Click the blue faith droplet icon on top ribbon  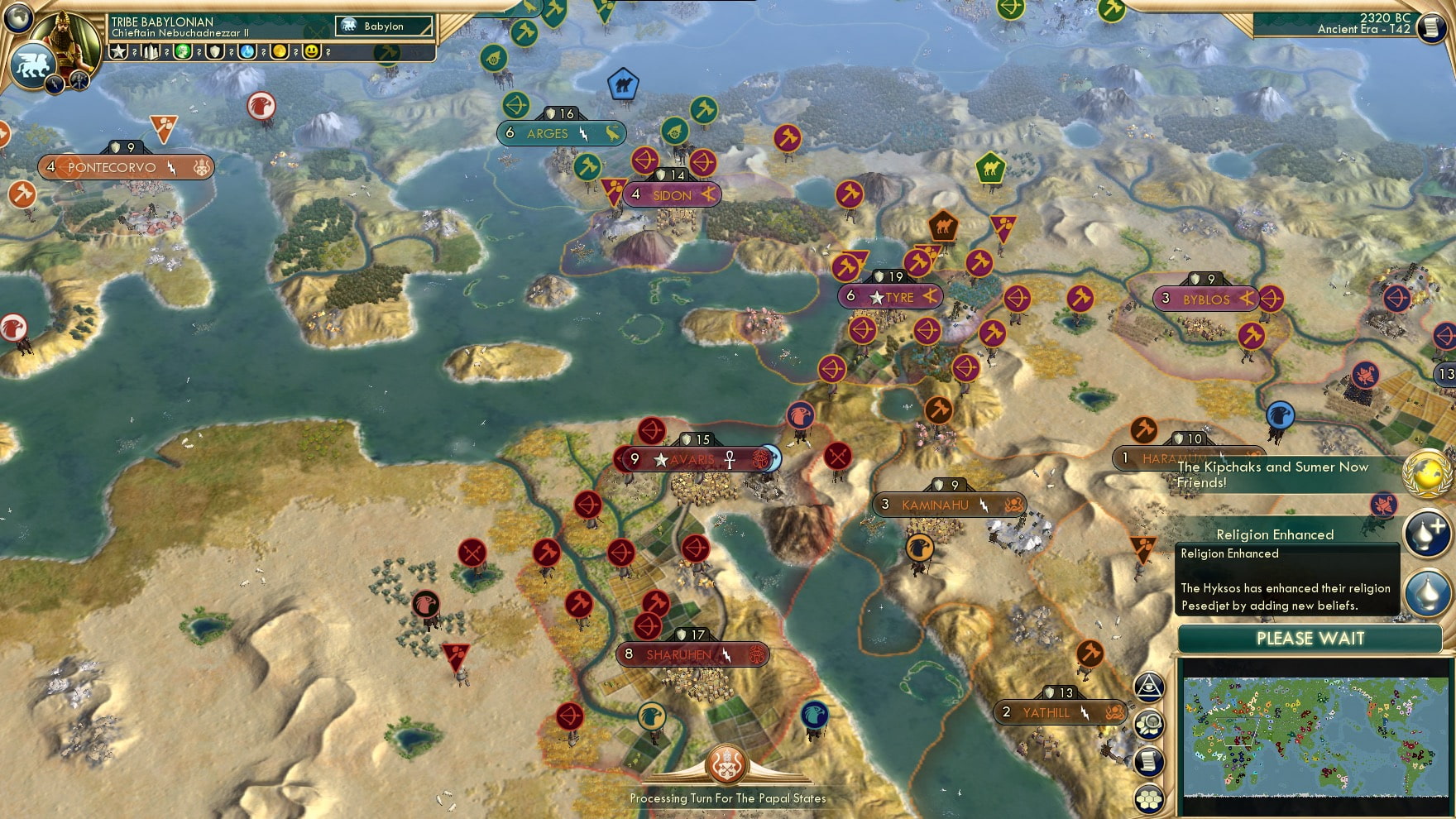(248, 52)
